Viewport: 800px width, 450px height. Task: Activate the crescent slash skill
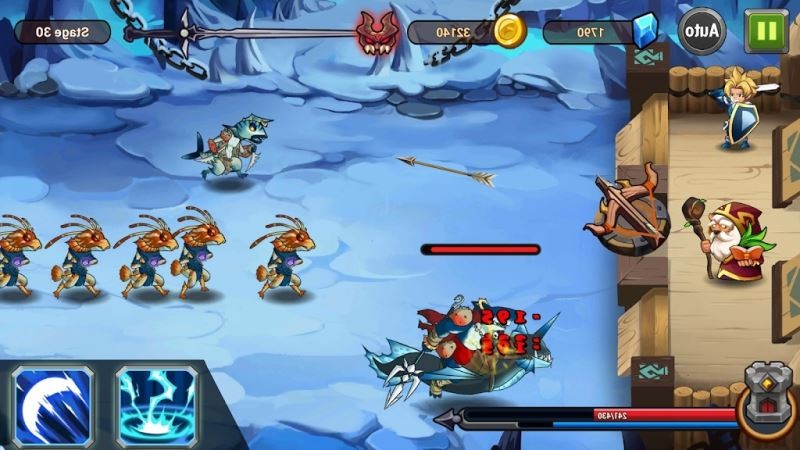pos(52,405)
